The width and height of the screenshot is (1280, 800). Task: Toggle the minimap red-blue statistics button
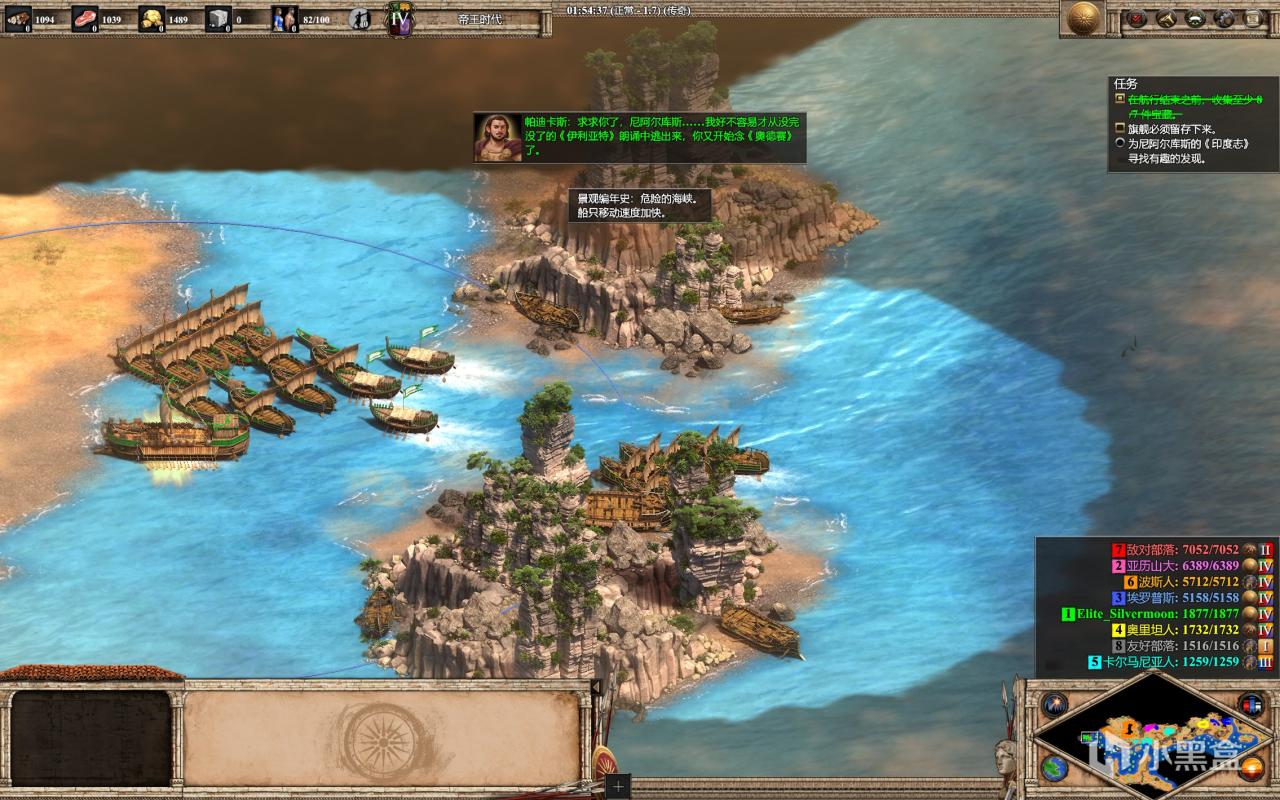click(x=1250, y=704)
